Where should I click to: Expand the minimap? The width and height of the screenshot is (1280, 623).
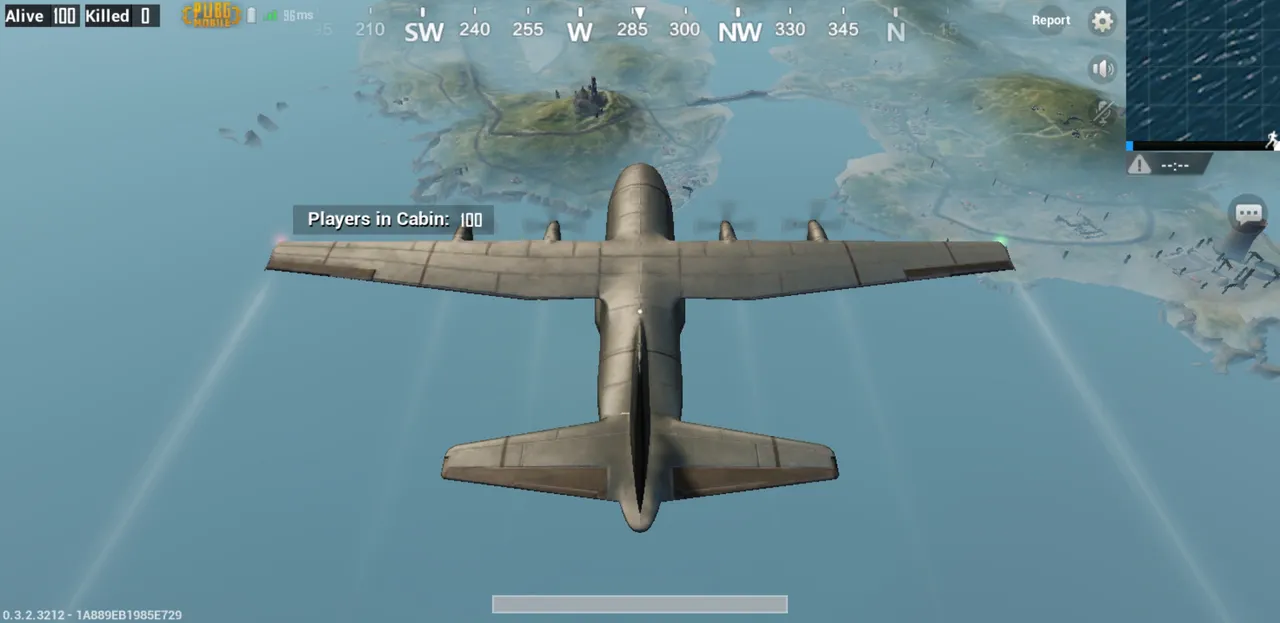1203,72
